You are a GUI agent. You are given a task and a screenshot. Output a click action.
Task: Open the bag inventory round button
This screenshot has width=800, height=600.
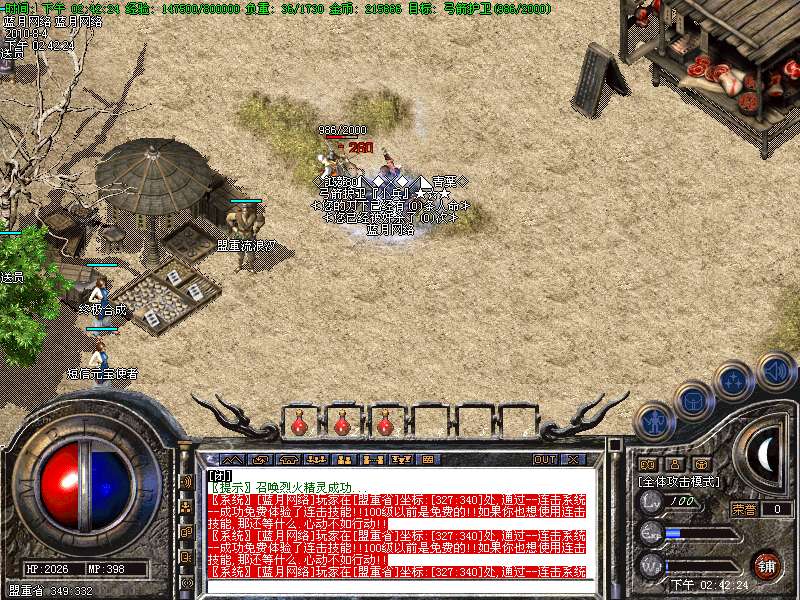pos(693,399)
